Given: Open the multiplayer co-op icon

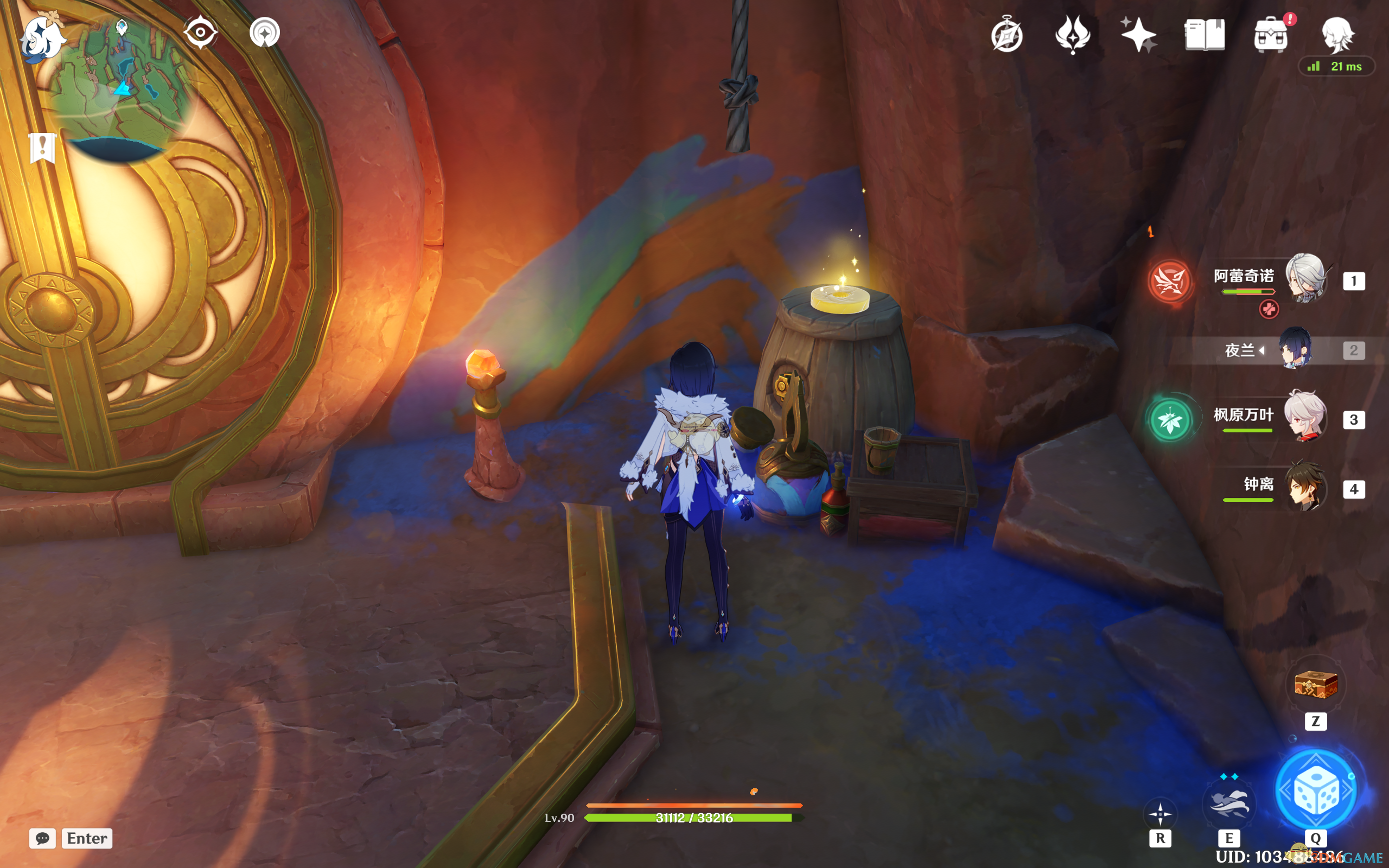Looking at the screenshot, I should [x=265, y=32].
